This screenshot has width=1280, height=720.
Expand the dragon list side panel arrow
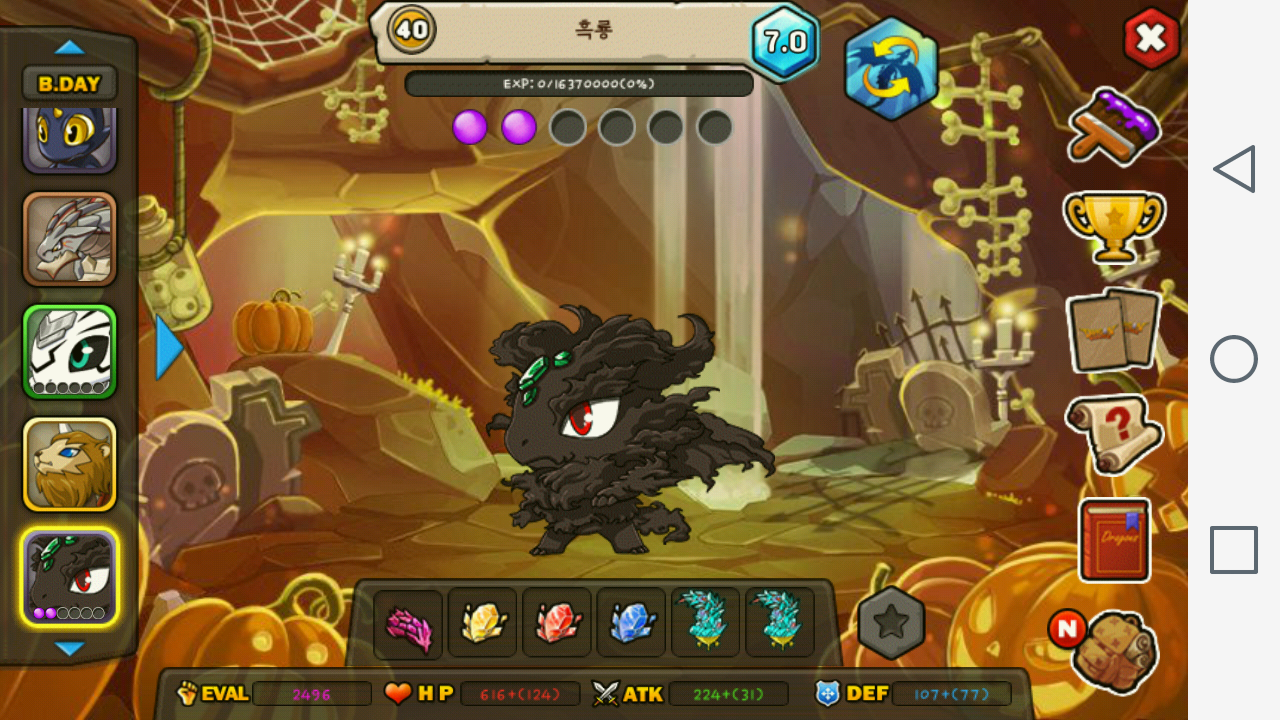point(169,347)
